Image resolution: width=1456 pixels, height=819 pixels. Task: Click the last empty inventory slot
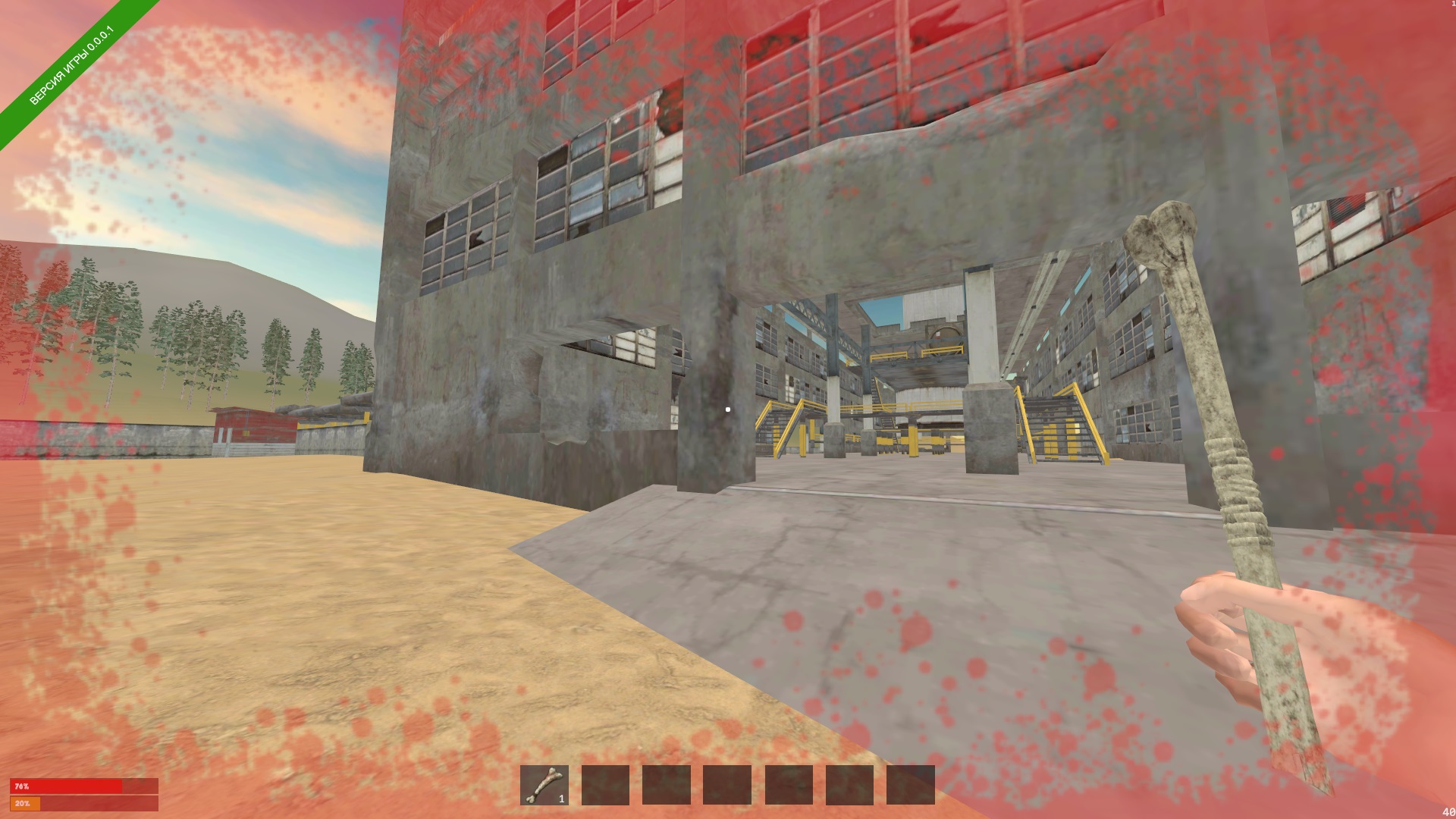(x=912, y=786)
